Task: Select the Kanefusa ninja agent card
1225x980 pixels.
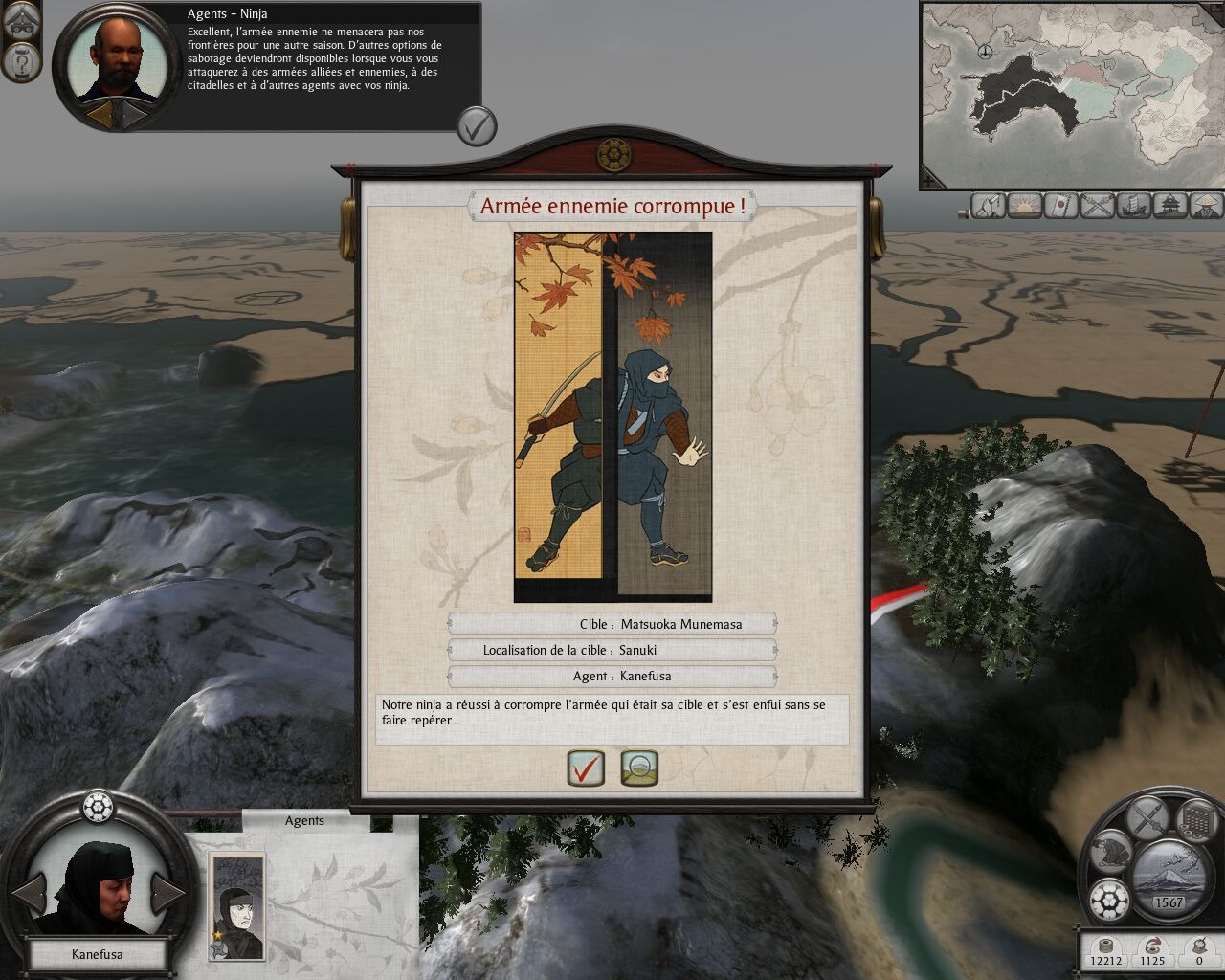Action: click(x=236, y=904)
